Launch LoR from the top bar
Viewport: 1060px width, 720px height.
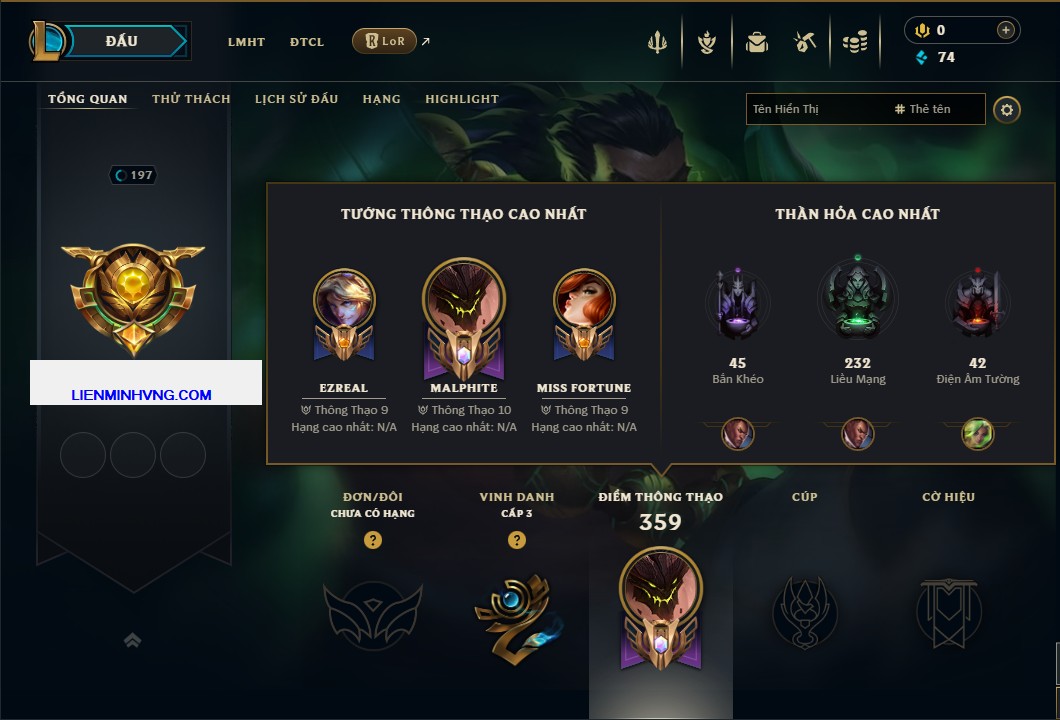384,42
